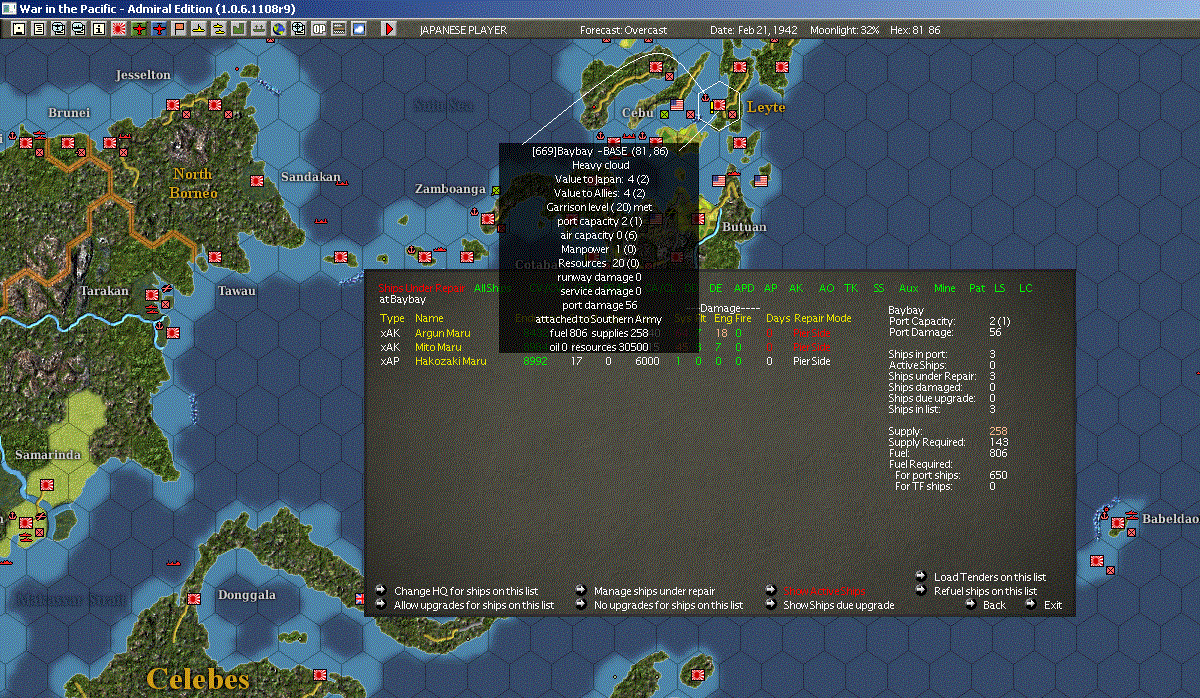Image resolution: width=1200 pixels, height=698 pixels.
Task: Exit the ship list panel
Action: (x=1053, y=605)
